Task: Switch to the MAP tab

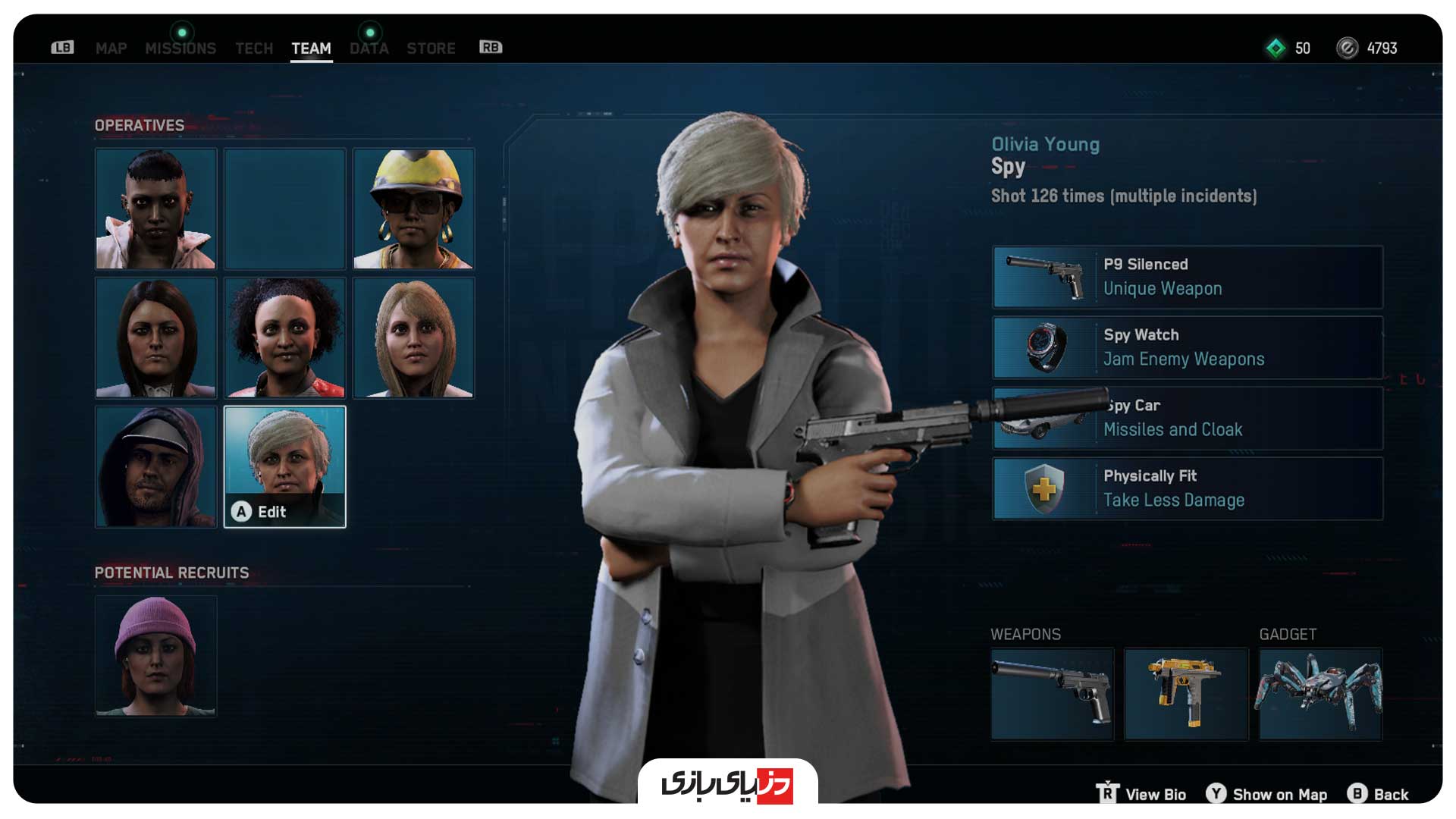Action: [111, 49]
